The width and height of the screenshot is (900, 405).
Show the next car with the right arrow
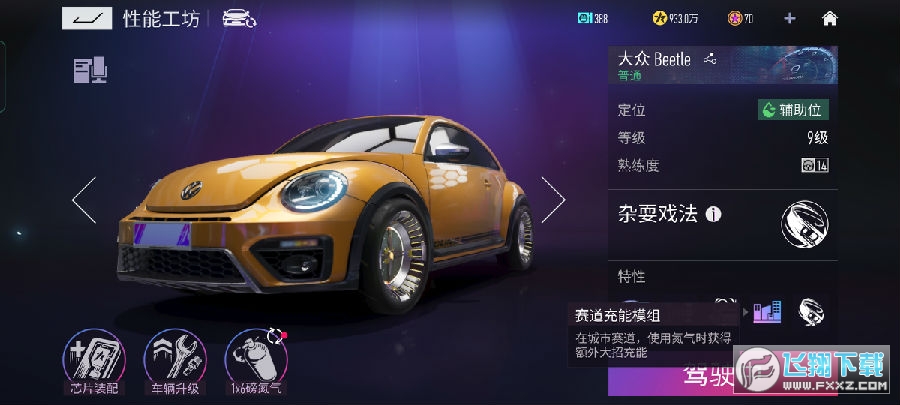click(x=553, y=199)
